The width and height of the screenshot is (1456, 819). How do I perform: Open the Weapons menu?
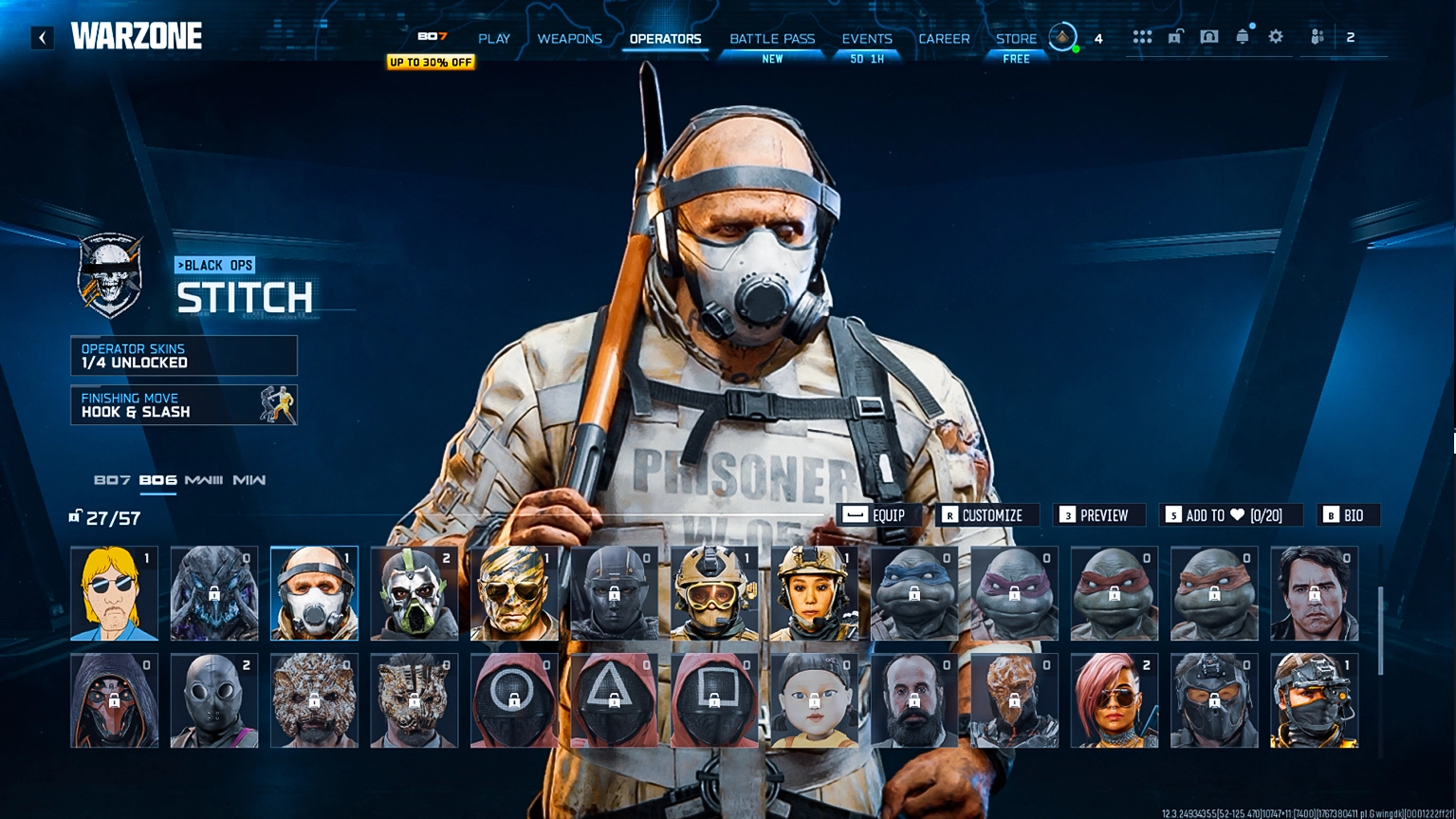(570, 38)
